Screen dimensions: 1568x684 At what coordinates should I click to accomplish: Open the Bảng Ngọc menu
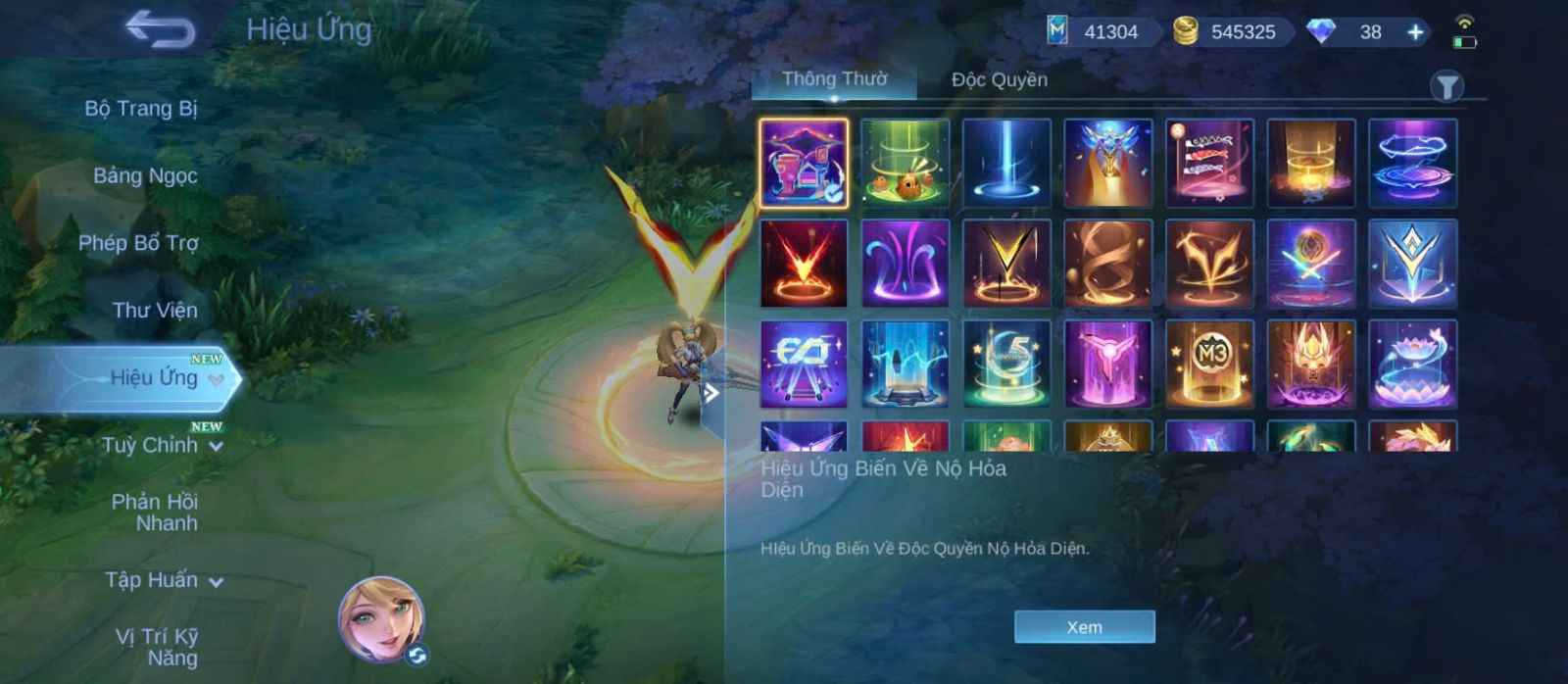145,175
